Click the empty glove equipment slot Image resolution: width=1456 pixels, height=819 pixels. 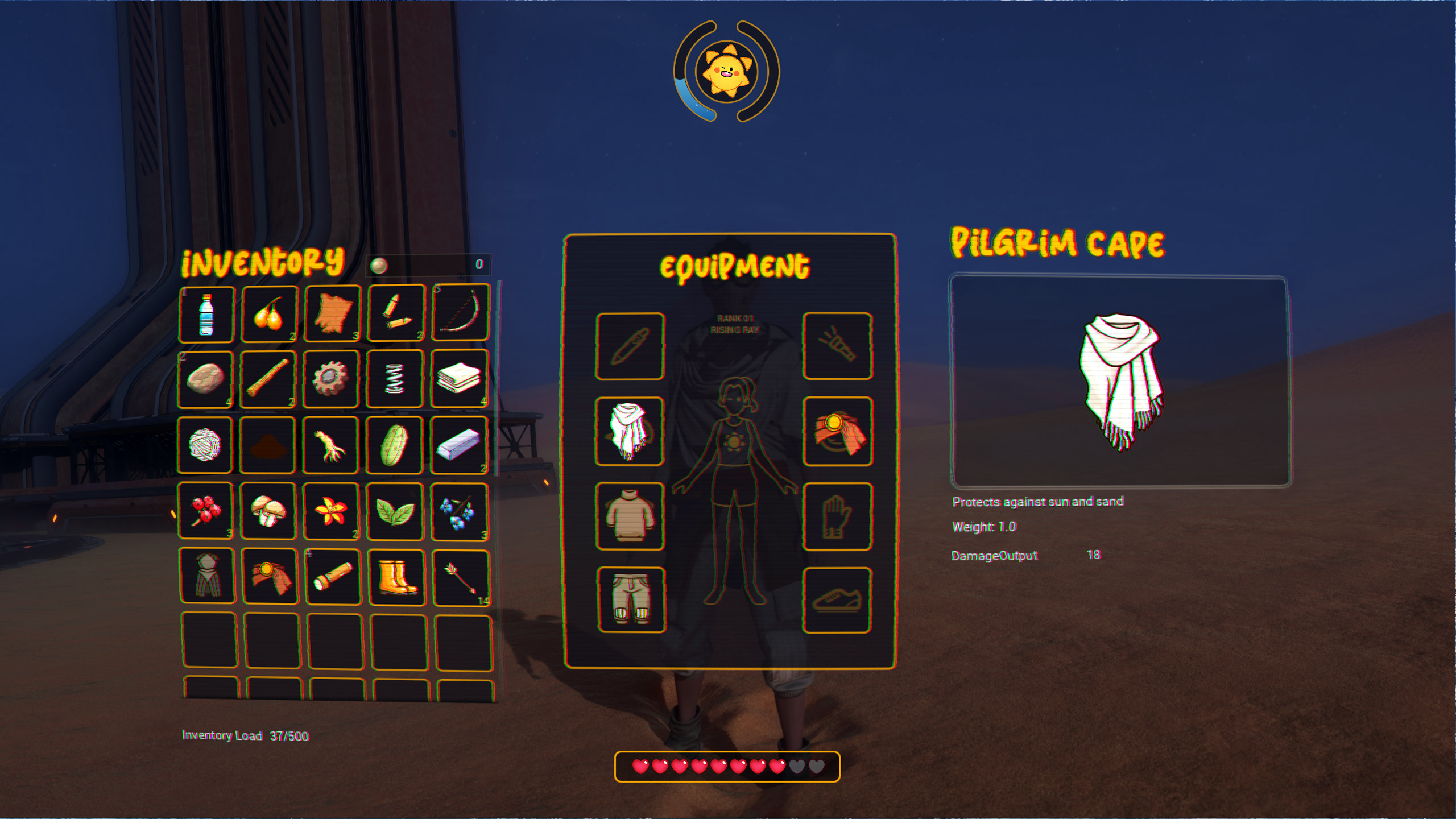click(837, 516)
